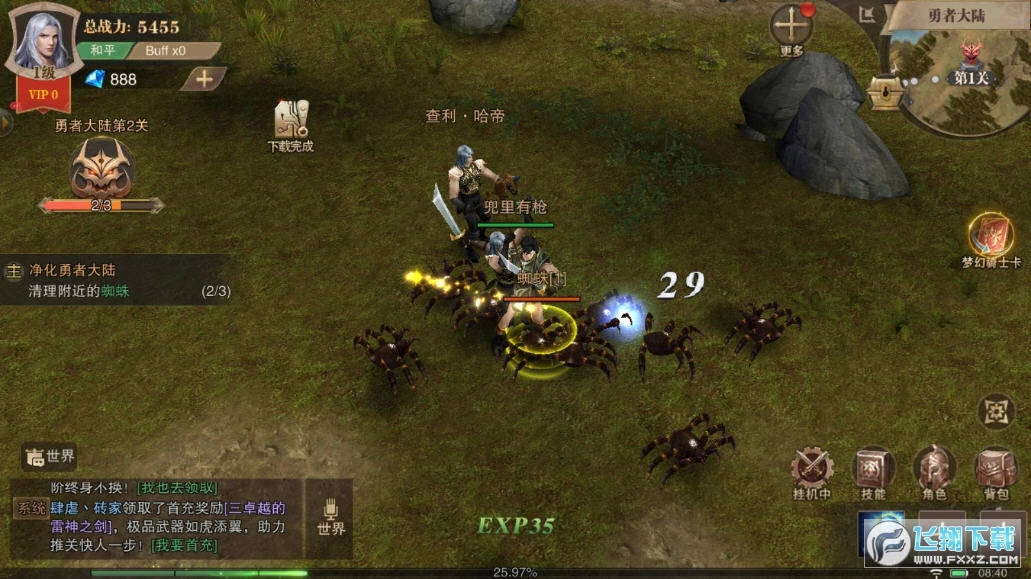1031x579 pixels.
Task: Open the golden treasure chest by minimap
Action: [x=884, y=92]
